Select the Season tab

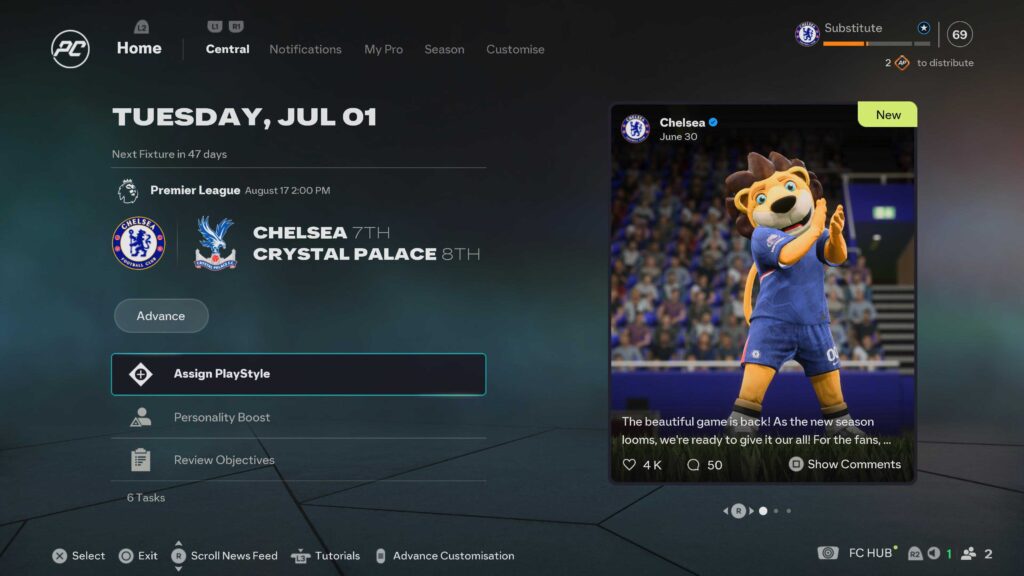tap(444, 49)
